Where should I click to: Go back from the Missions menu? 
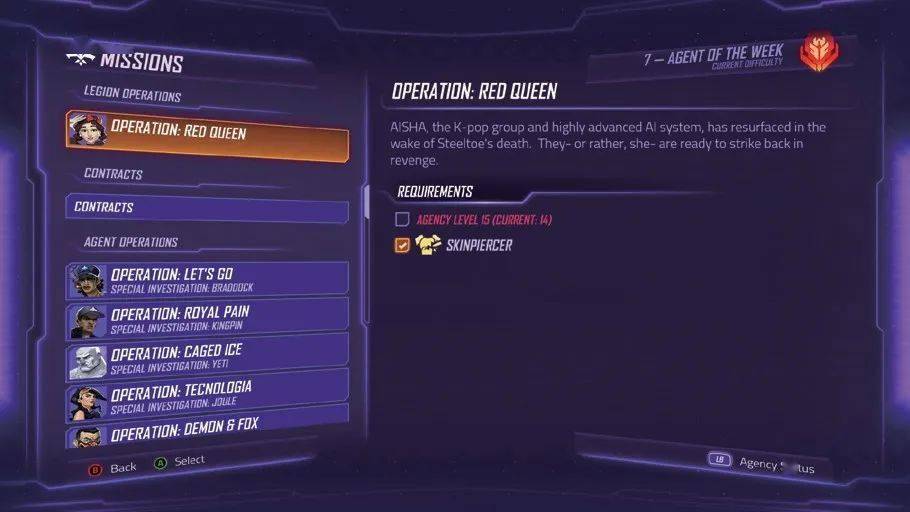click(112, 467)
